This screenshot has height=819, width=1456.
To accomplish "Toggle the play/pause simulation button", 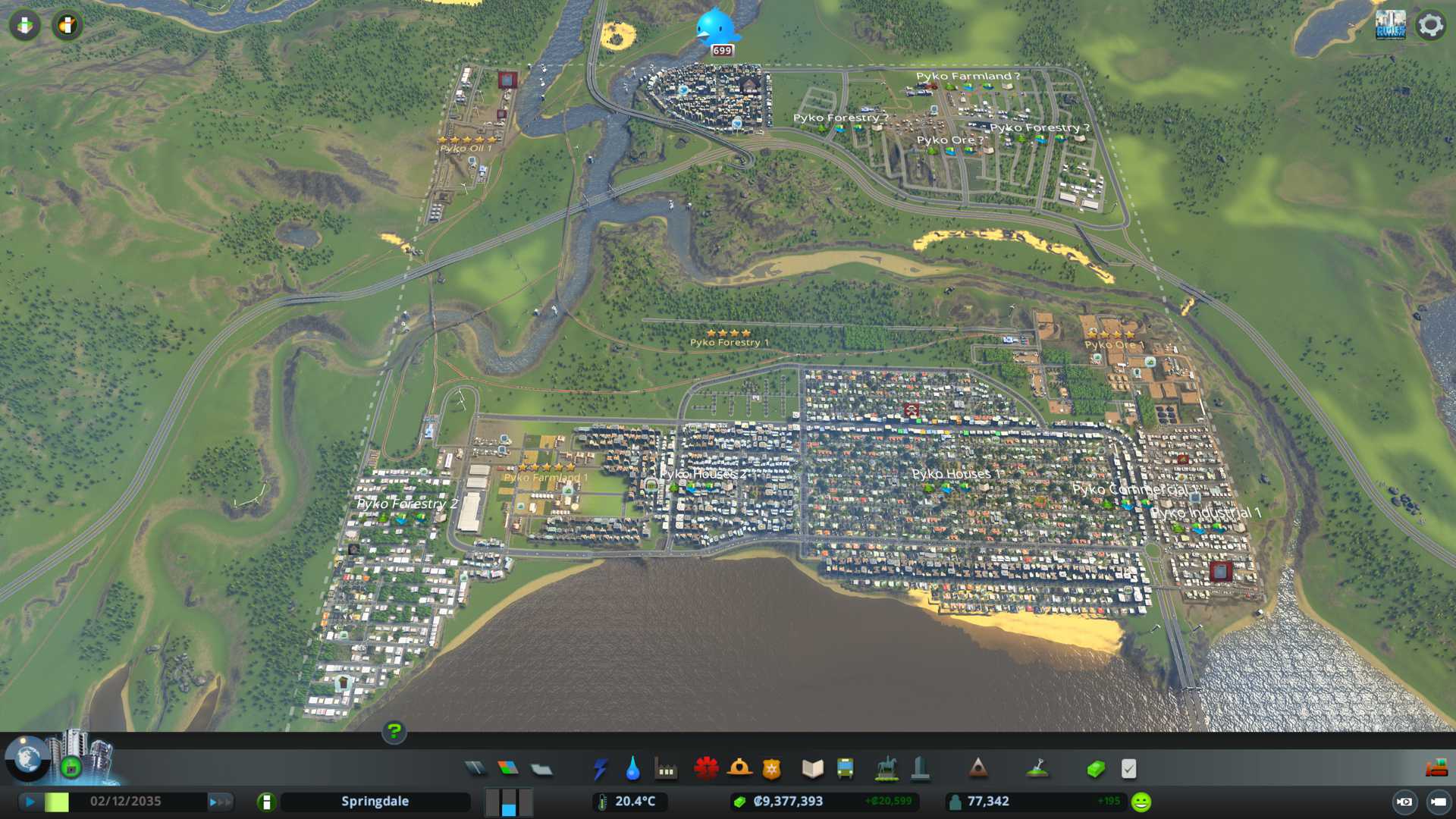I will click(x=30, y=802).
